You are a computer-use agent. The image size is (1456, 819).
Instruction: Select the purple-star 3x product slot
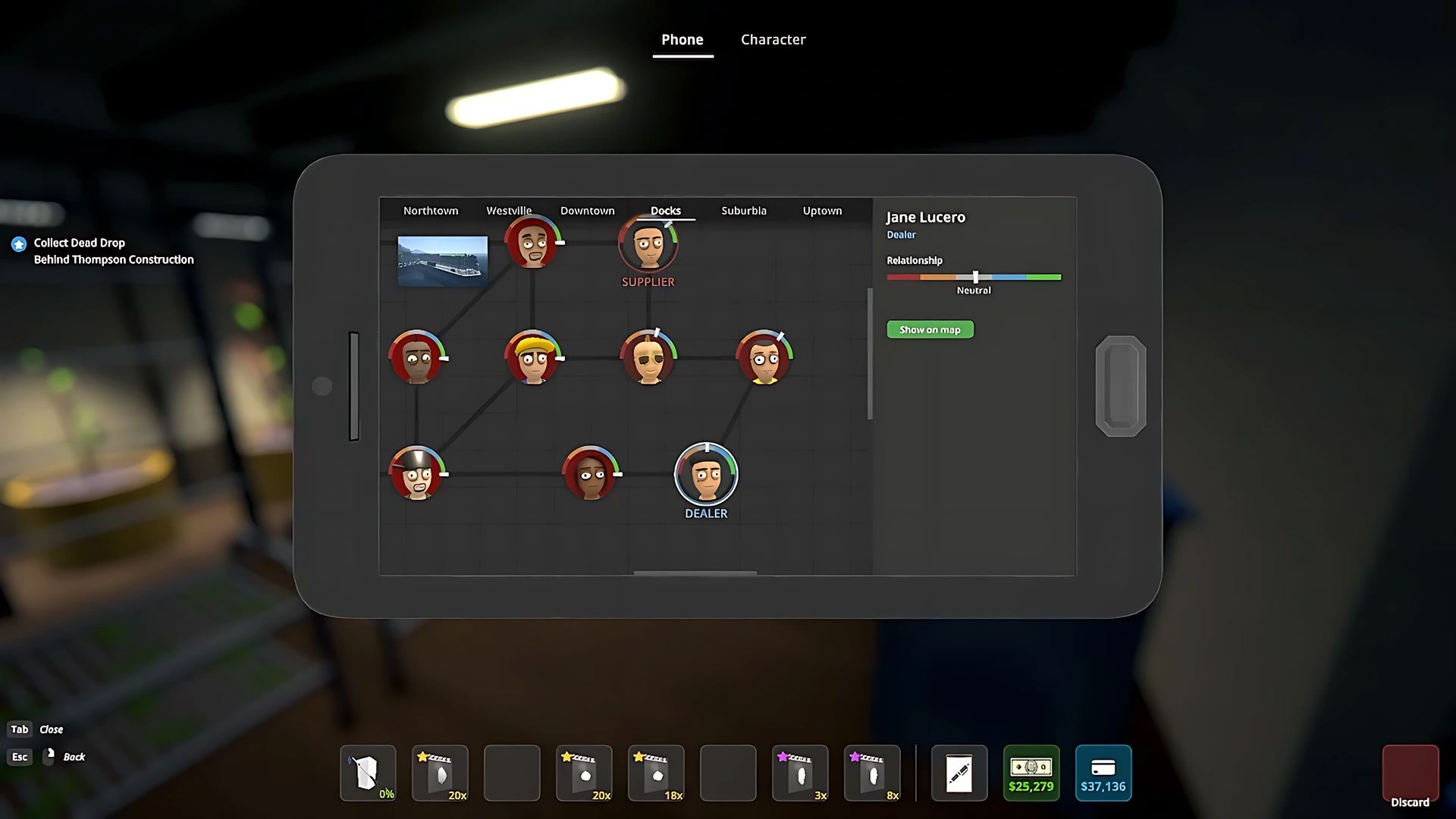pyautogui.click(x=800, y=773)
